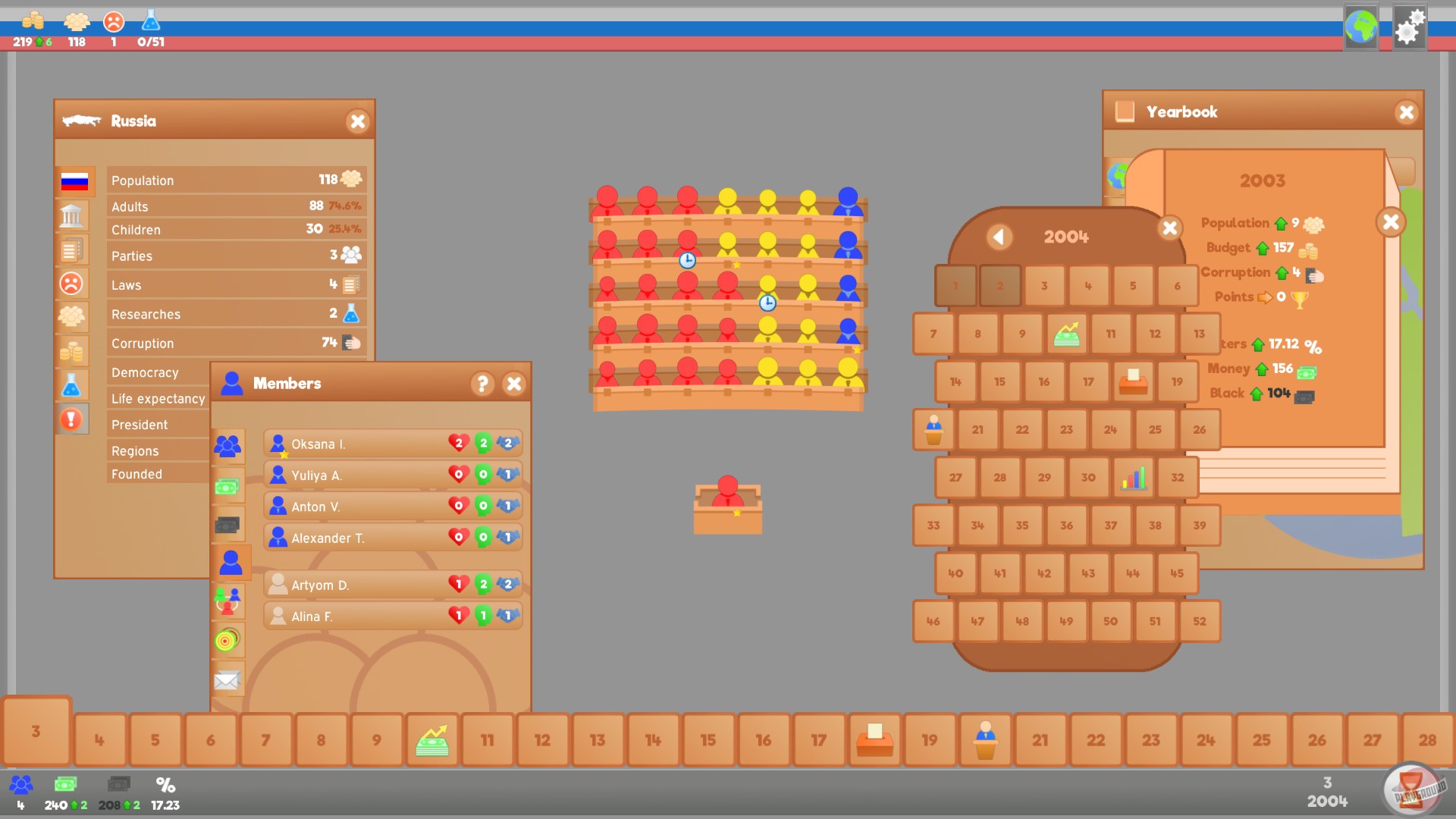Click the ballot box icon on the bottom timeline
The width and height of the screenshot is (1456, 819).
click(x=874, y=739)
